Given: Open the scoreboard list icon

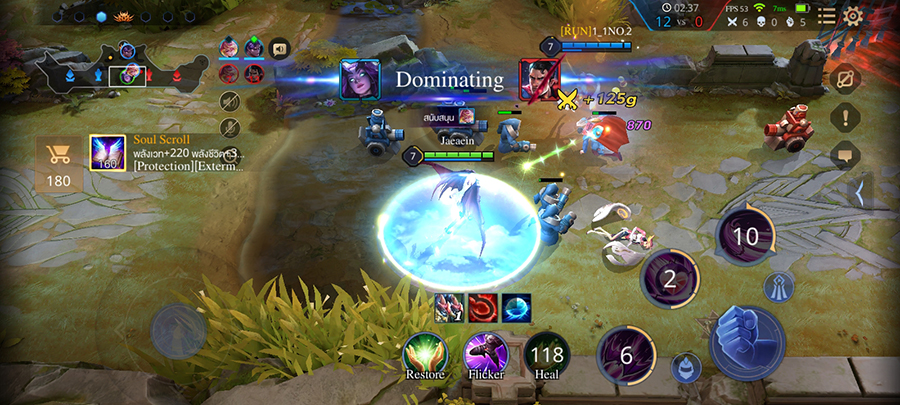Looking at the screenshot, I should [x=826, y=16].
